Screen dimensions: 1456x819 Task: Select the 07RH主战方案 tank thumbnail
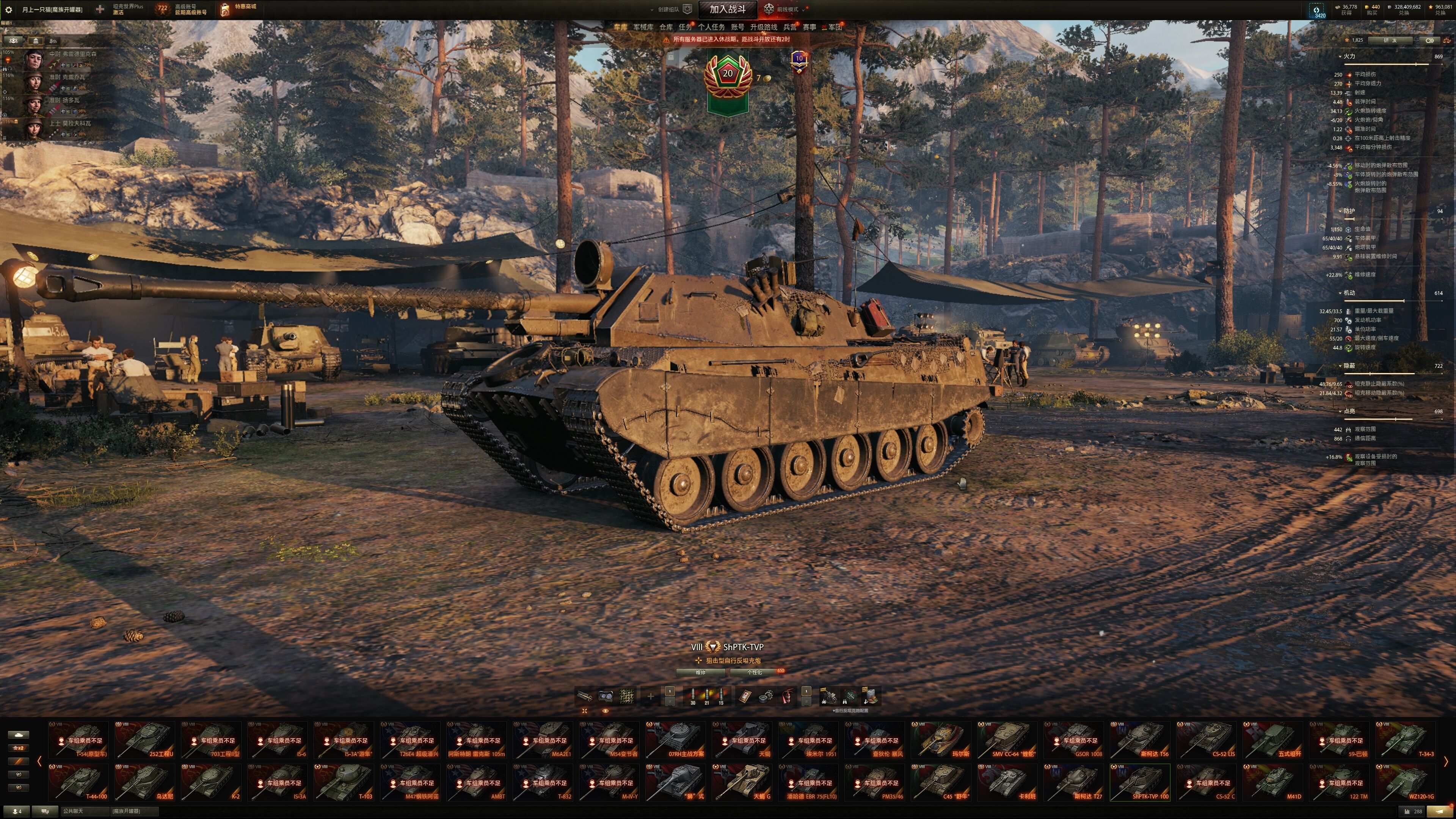(x=675, y=740)
